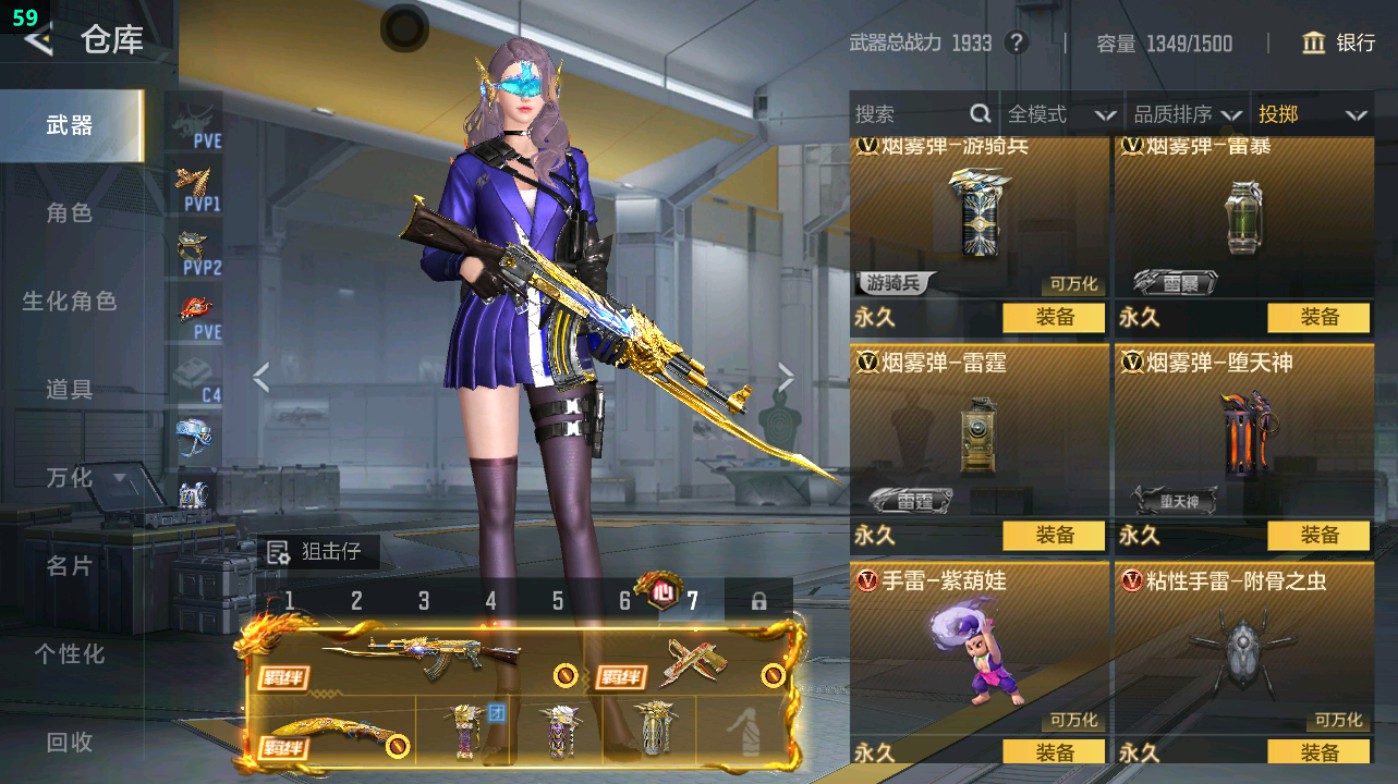Screen dimensions: 1398x784
Task: Switch to the 角色 sidebar tab
Action: click(x=67, y=215)
